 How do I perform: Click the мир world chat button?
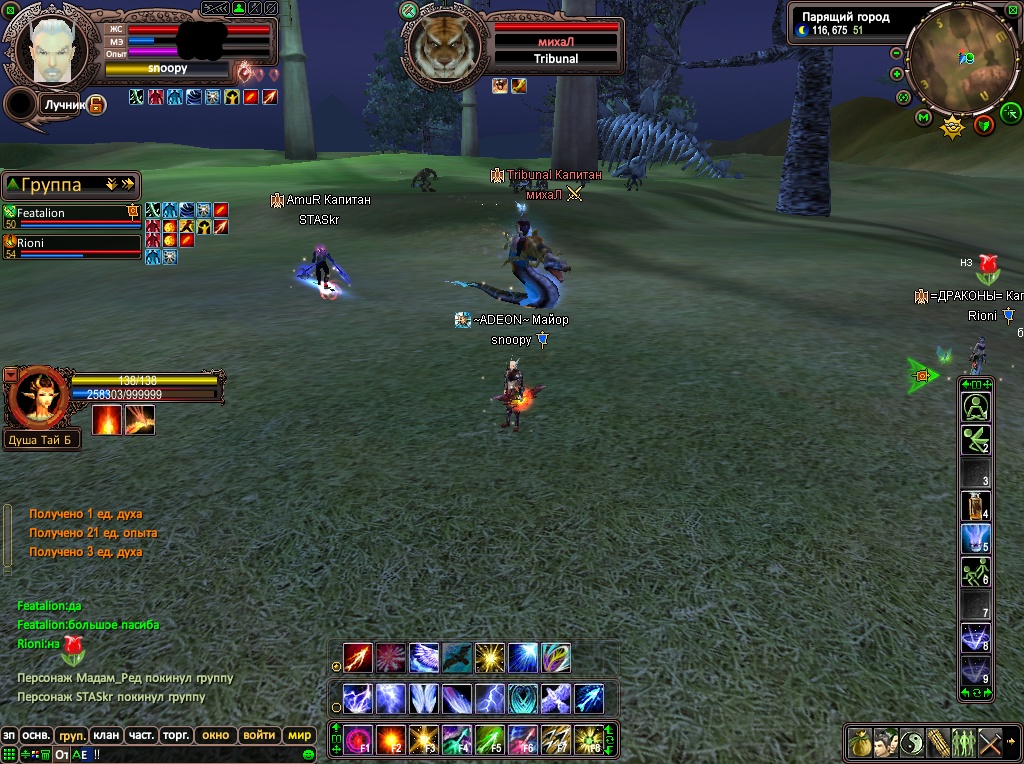(x=299, y=735)
